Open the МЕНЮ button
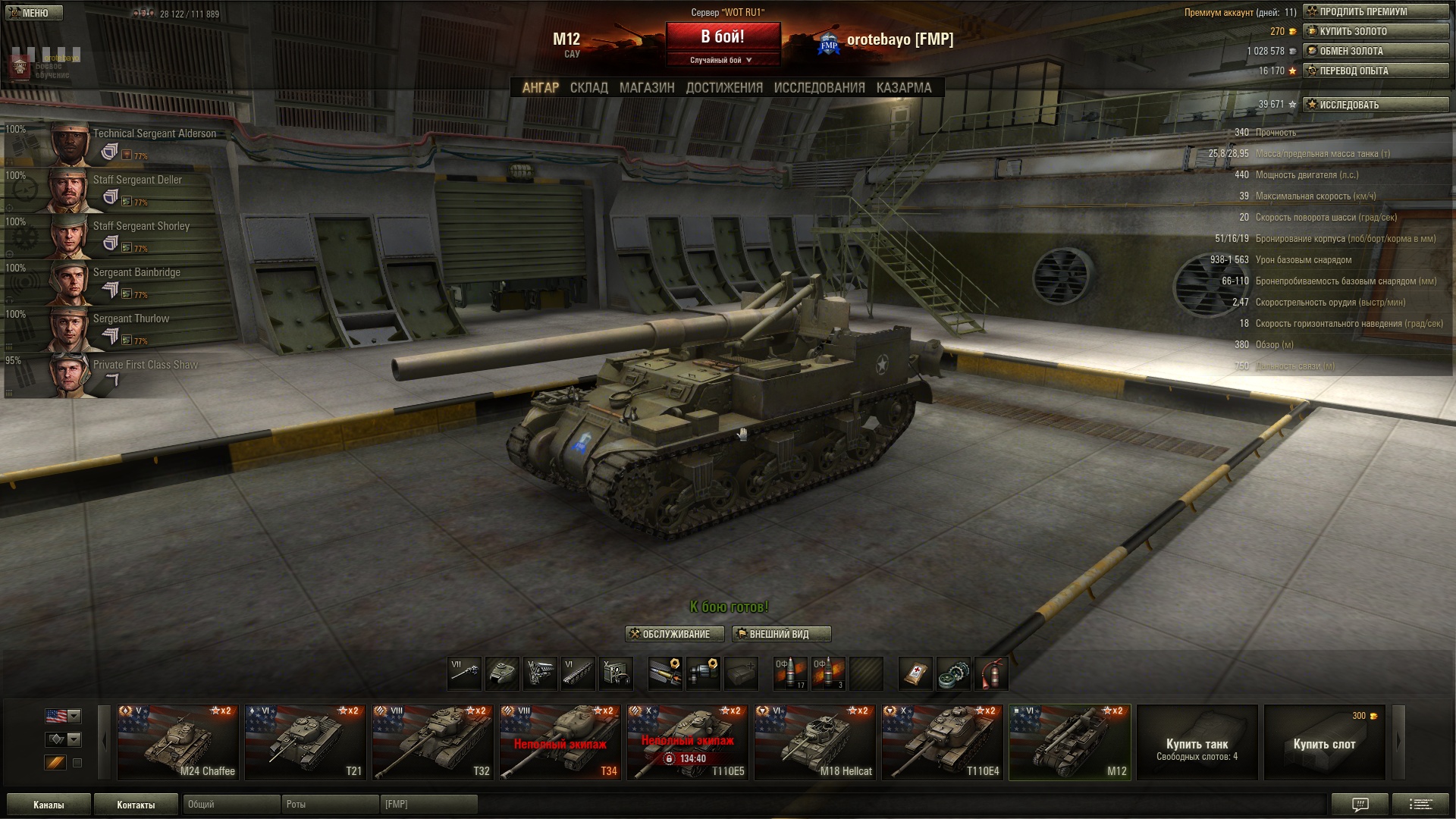The height and width of the screenshot is (819, 1456). (34, 13)
